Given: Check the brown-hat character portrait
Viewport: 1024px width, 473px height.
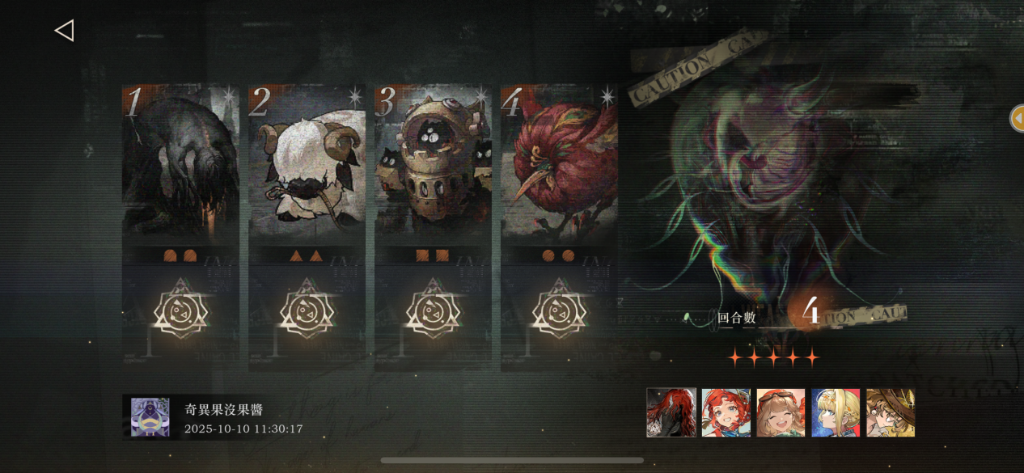Looking at the screenshot, I should [x=890, y=412].
